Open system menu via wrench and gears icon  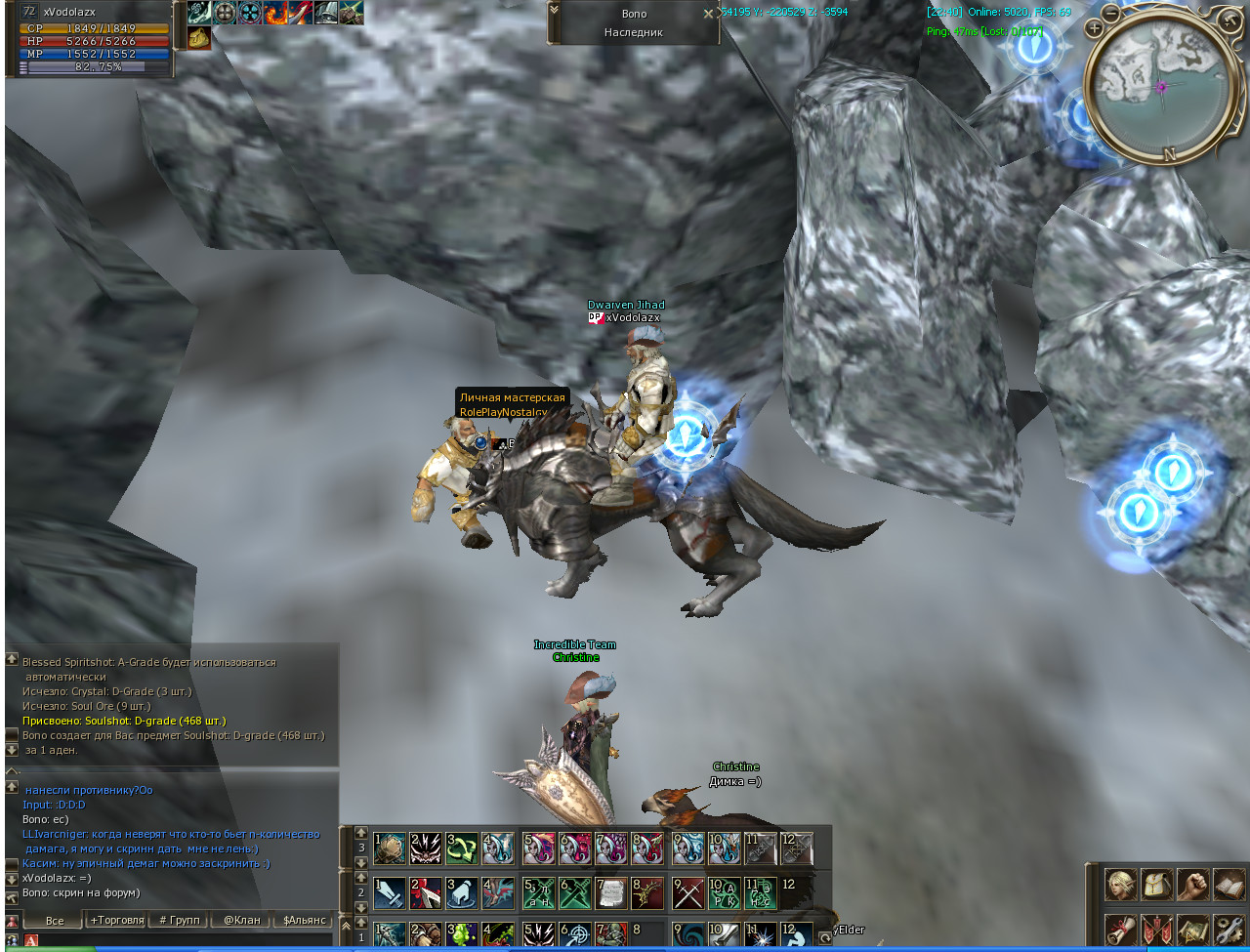[x=1229, y=930]
